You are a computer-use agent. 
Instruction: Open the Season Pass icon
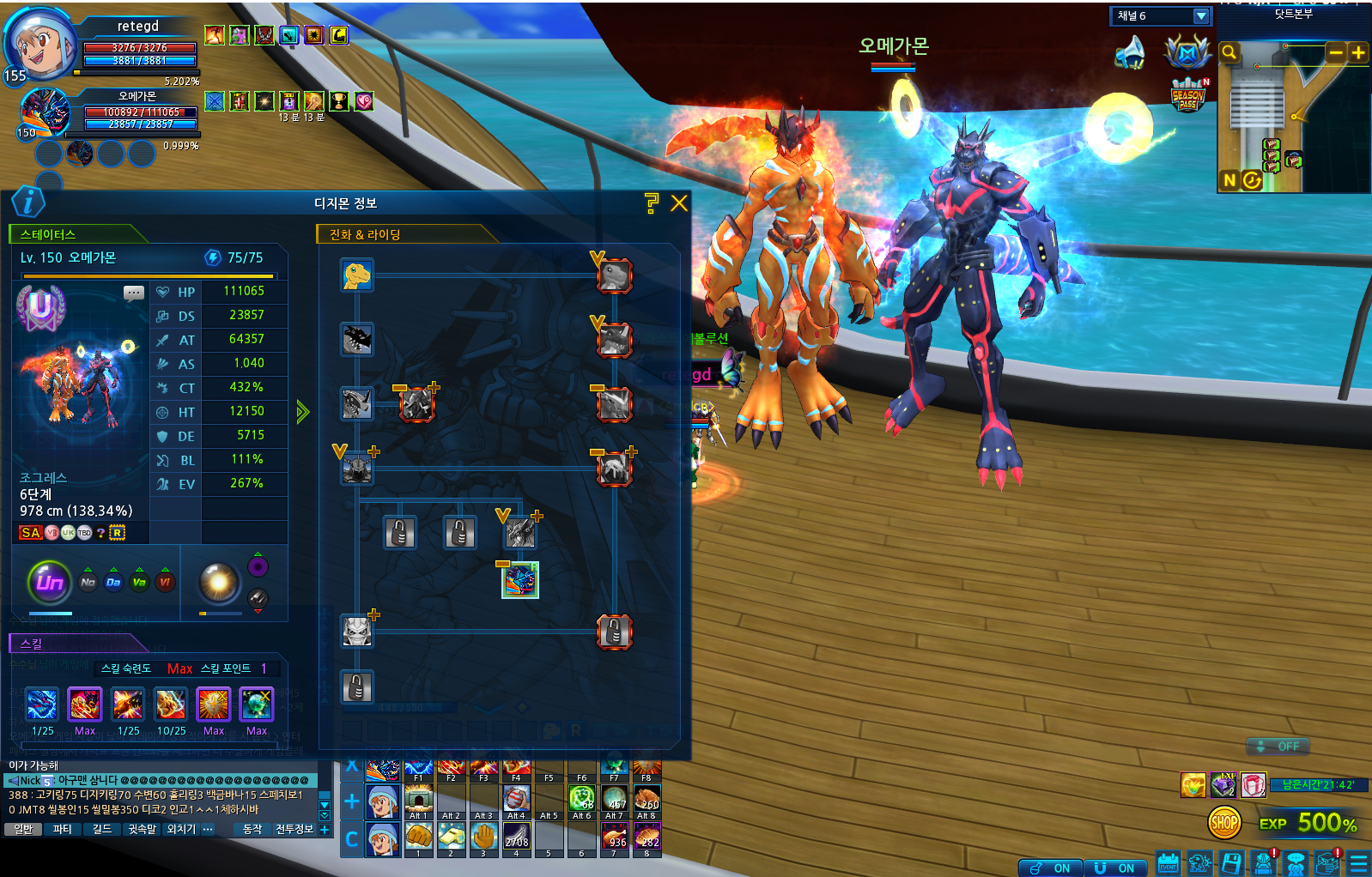click(1188, 95)
